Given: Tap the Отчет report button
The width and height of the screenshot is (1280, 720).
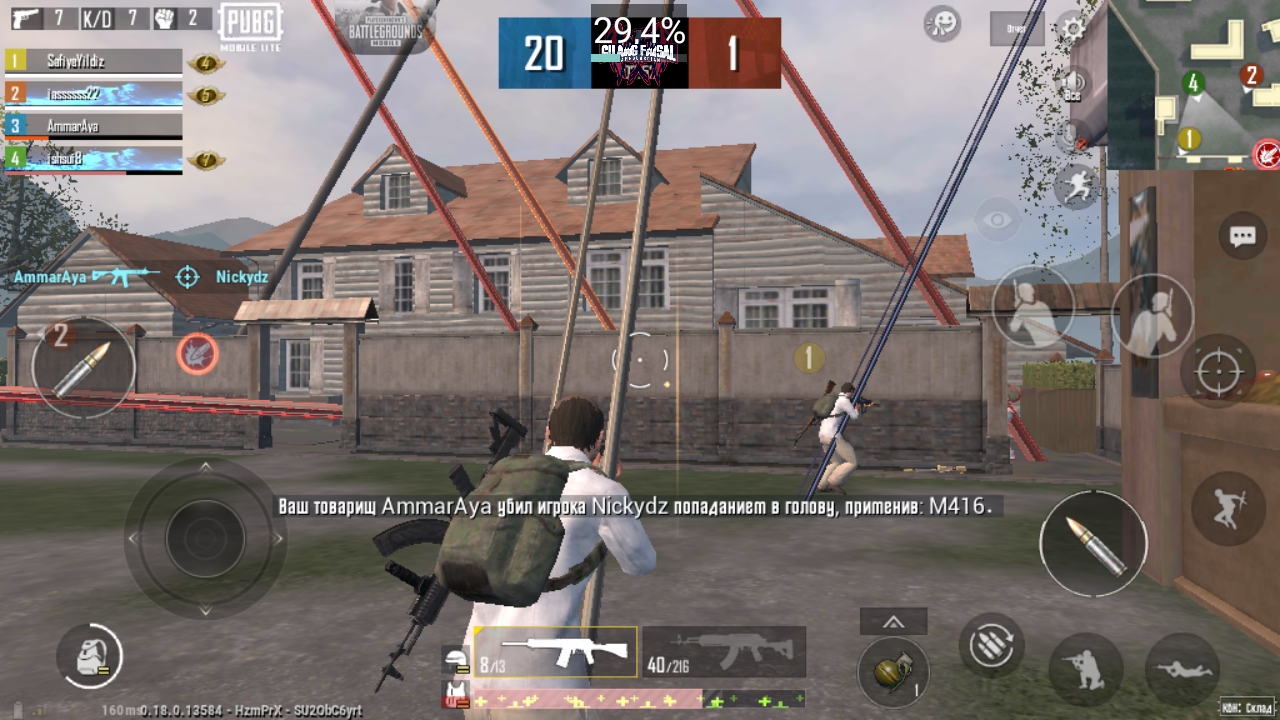Looking at the screenshot, I should point(1016,29).
